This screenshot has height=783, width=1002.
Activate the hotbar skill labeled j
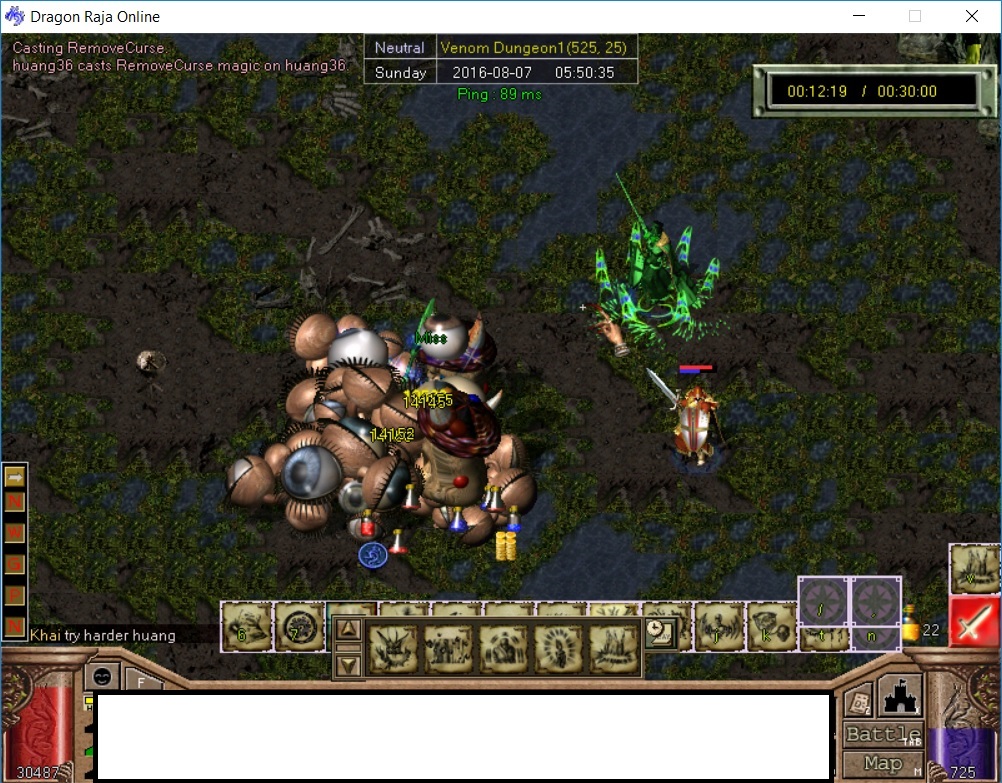click(x=717, y=626)
